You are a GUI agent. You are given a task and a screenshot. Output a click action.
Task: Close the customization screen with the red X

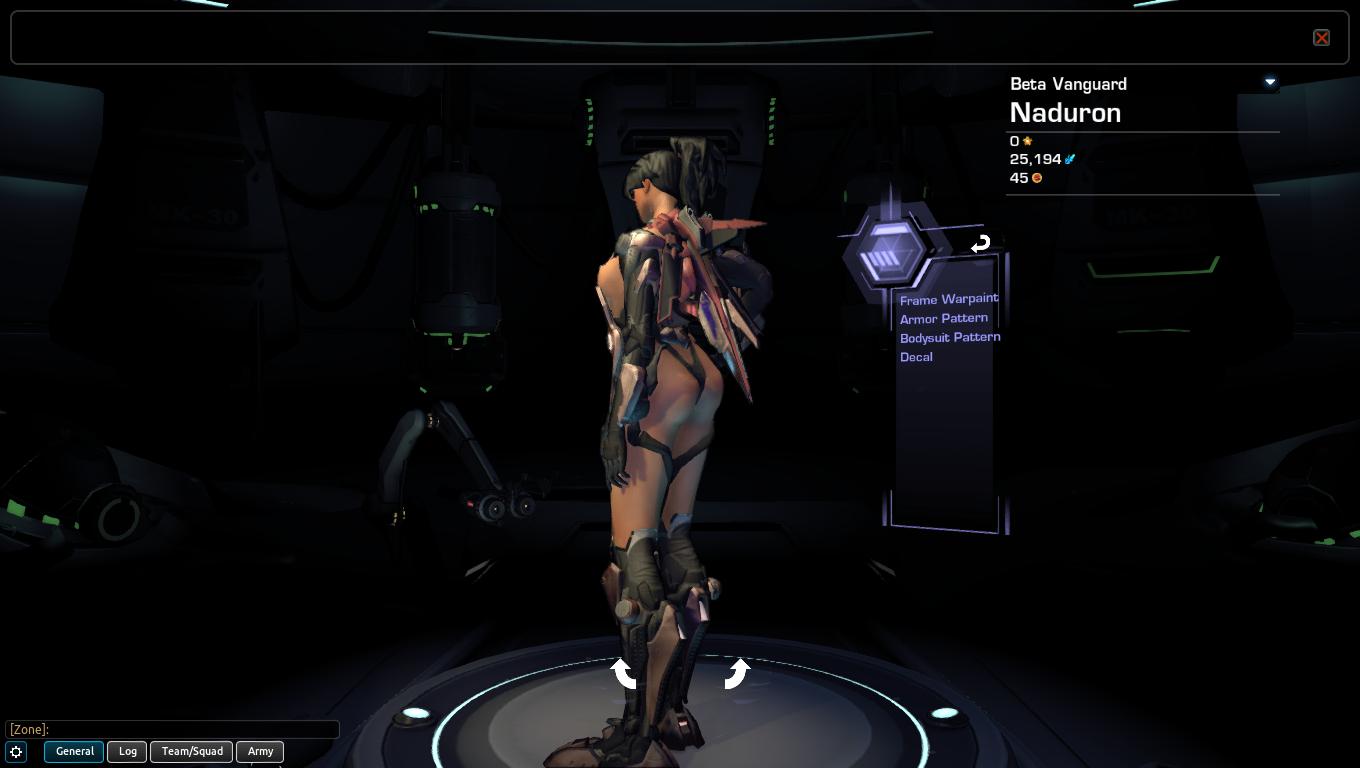[x=1321, y=38]
